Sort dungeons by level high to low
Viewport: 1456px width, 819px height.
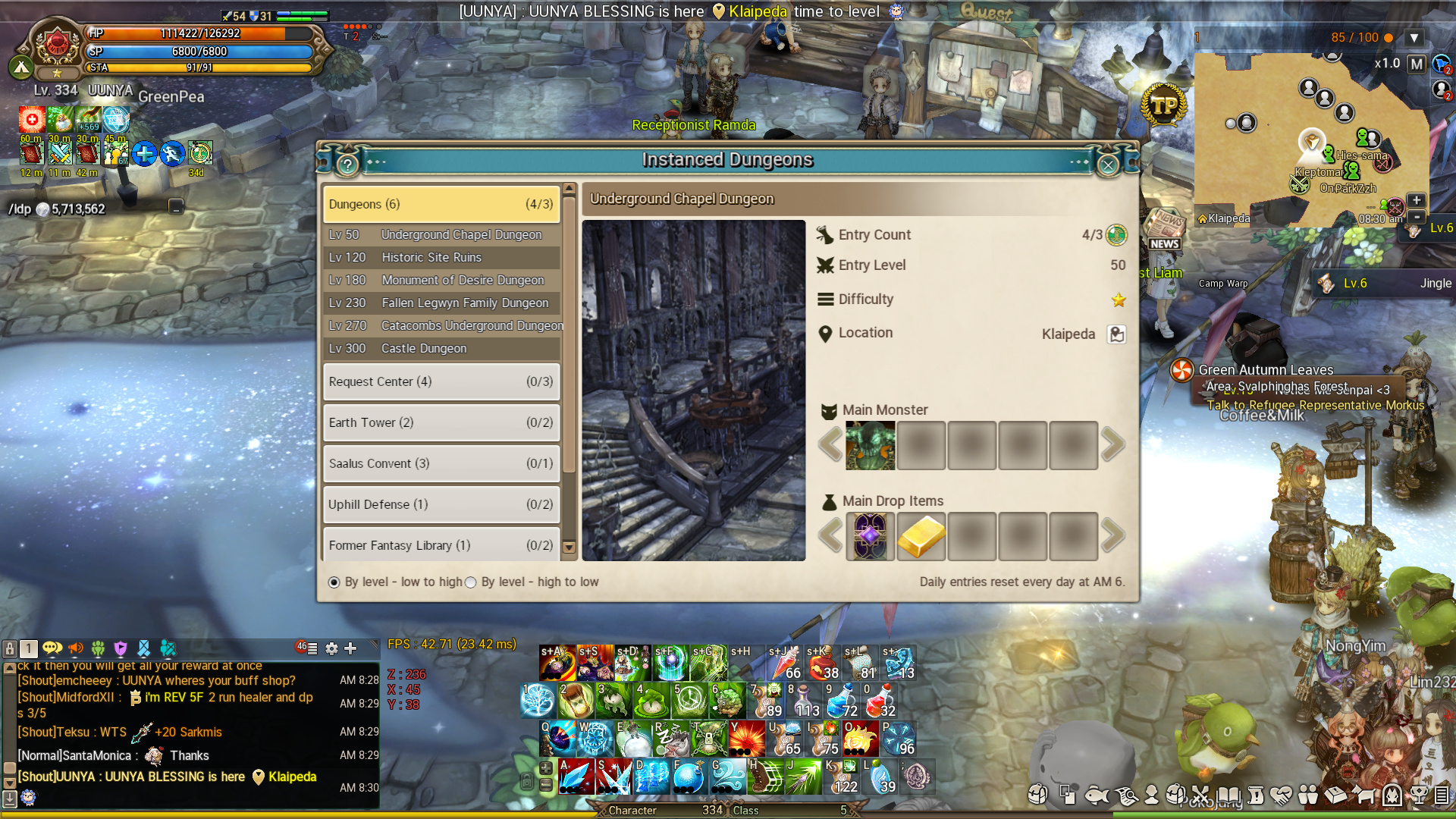coord(471,582)
